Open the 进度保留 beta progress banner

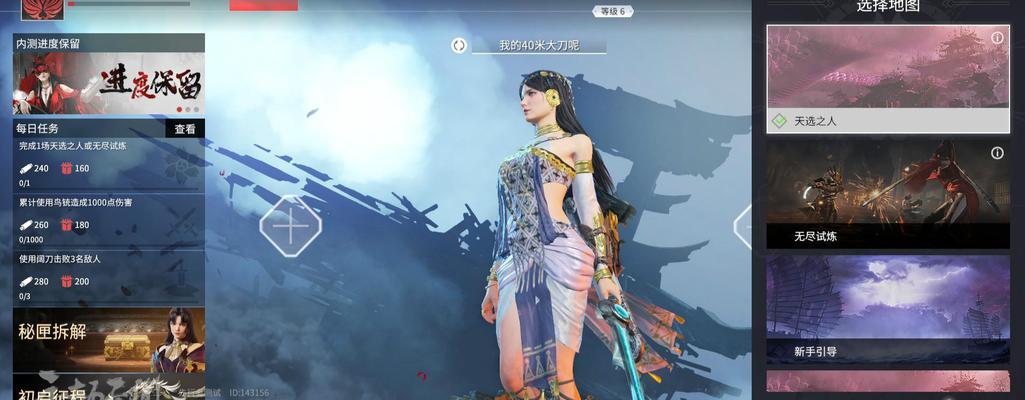tap(108, 84)
